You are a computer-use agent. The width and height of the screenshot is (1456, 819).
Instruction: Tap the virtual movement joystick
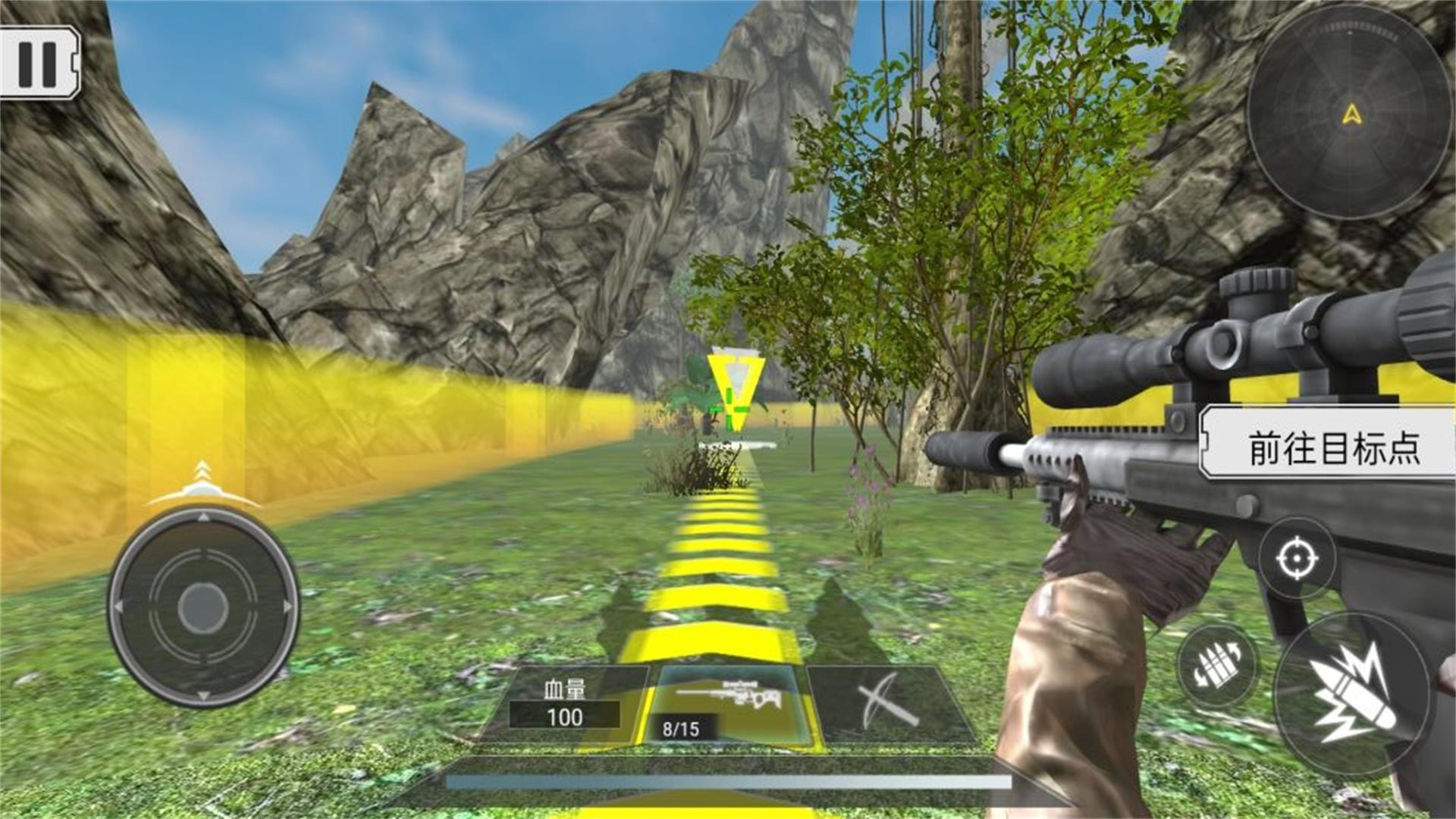pyautogui.click(x=203, y=607)
